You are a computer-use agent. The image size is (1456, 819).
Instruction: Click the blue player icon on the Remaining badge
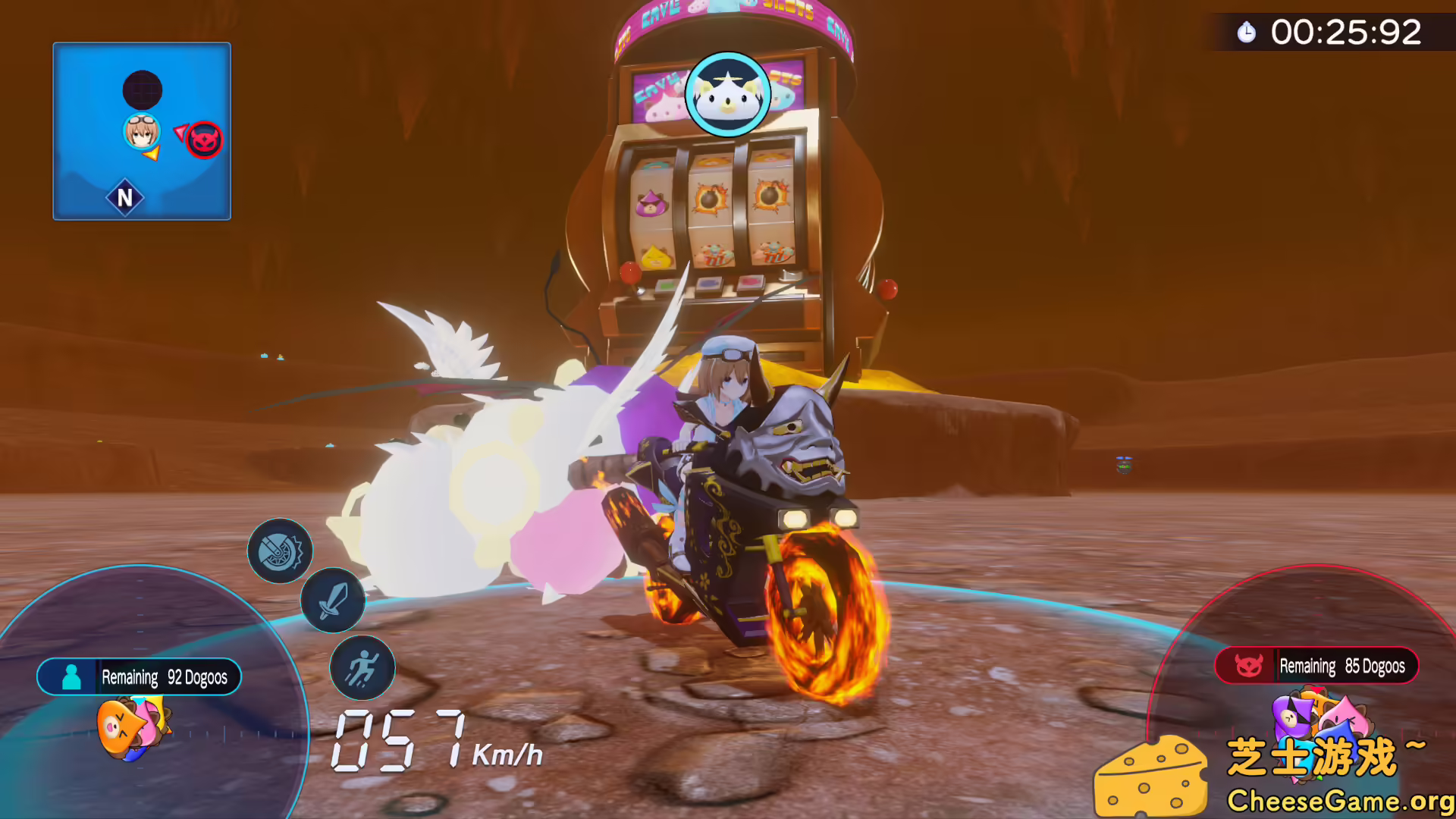72,677
